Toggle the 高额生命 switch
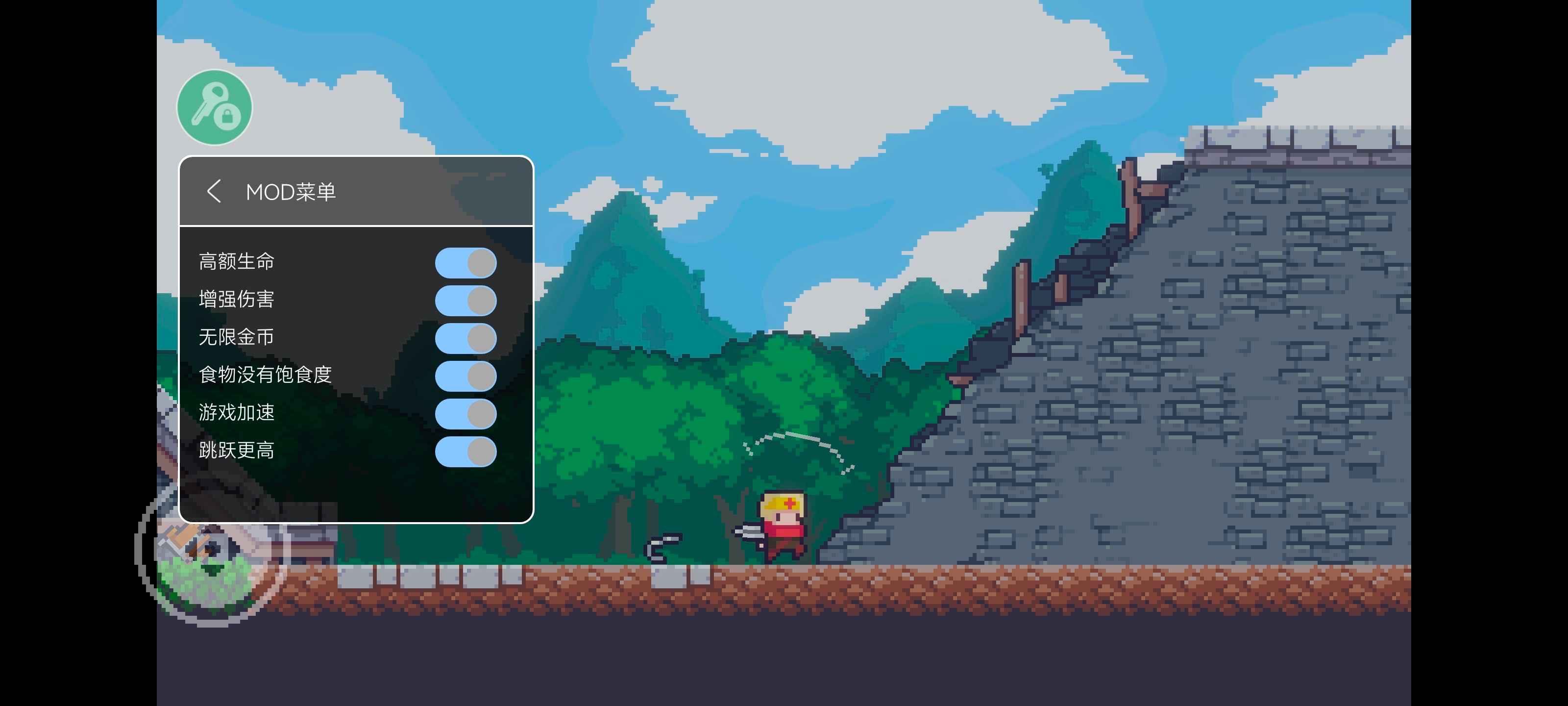 coord(465,262)
